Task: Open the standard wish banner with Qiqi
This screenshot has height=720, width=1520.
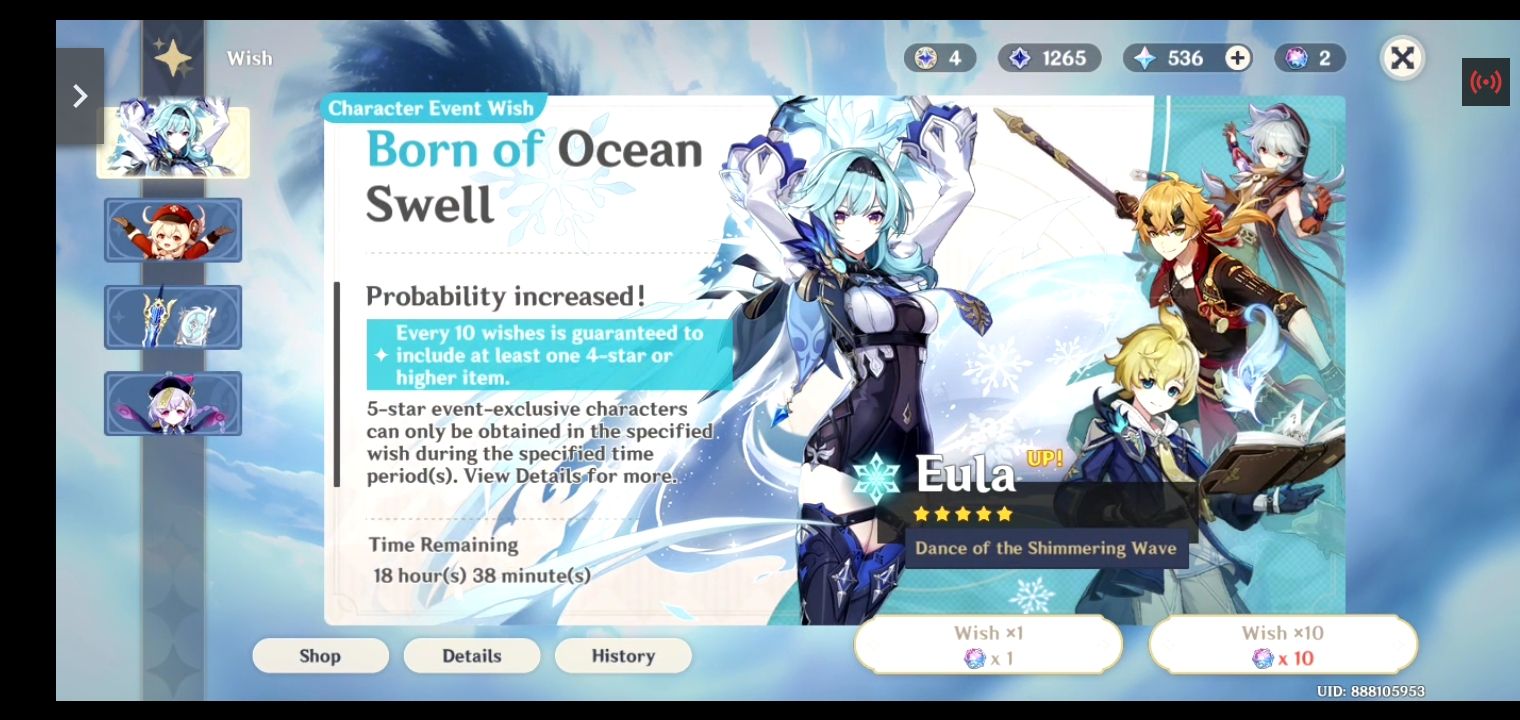Action: (x=172, y=404)
